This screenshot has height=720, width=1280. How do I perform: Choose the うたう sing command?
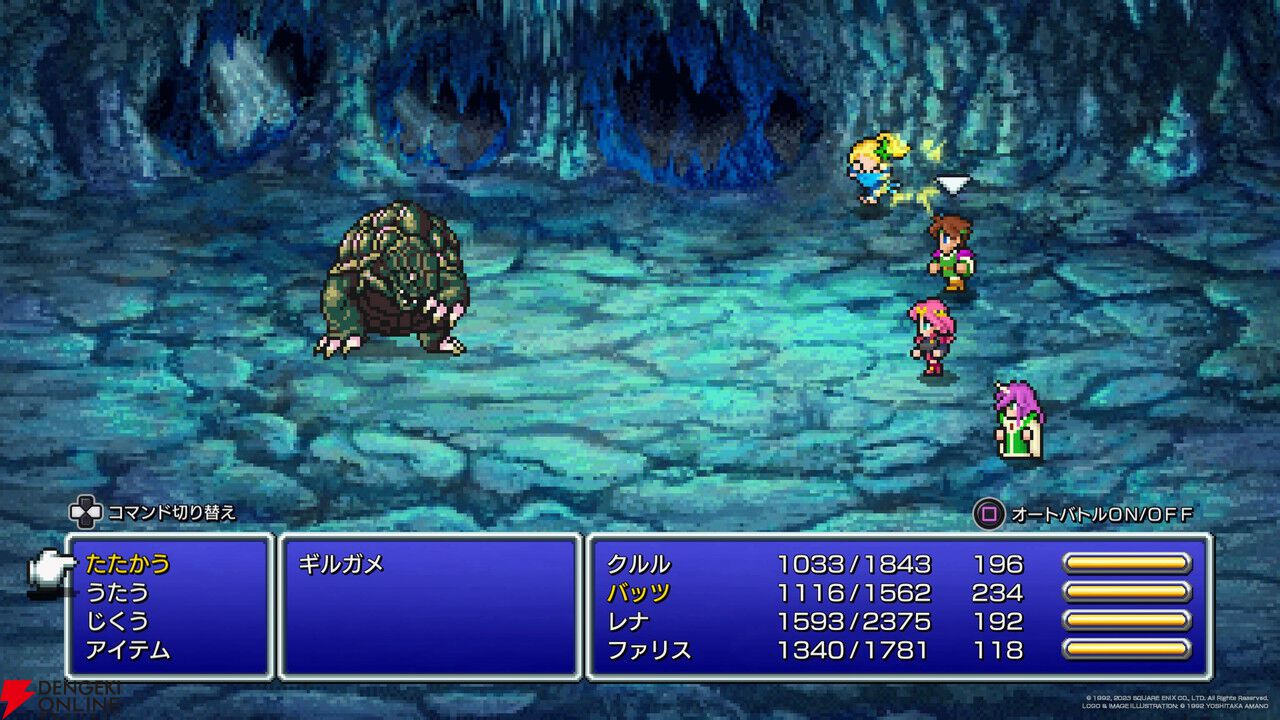[x=117, y=592]
